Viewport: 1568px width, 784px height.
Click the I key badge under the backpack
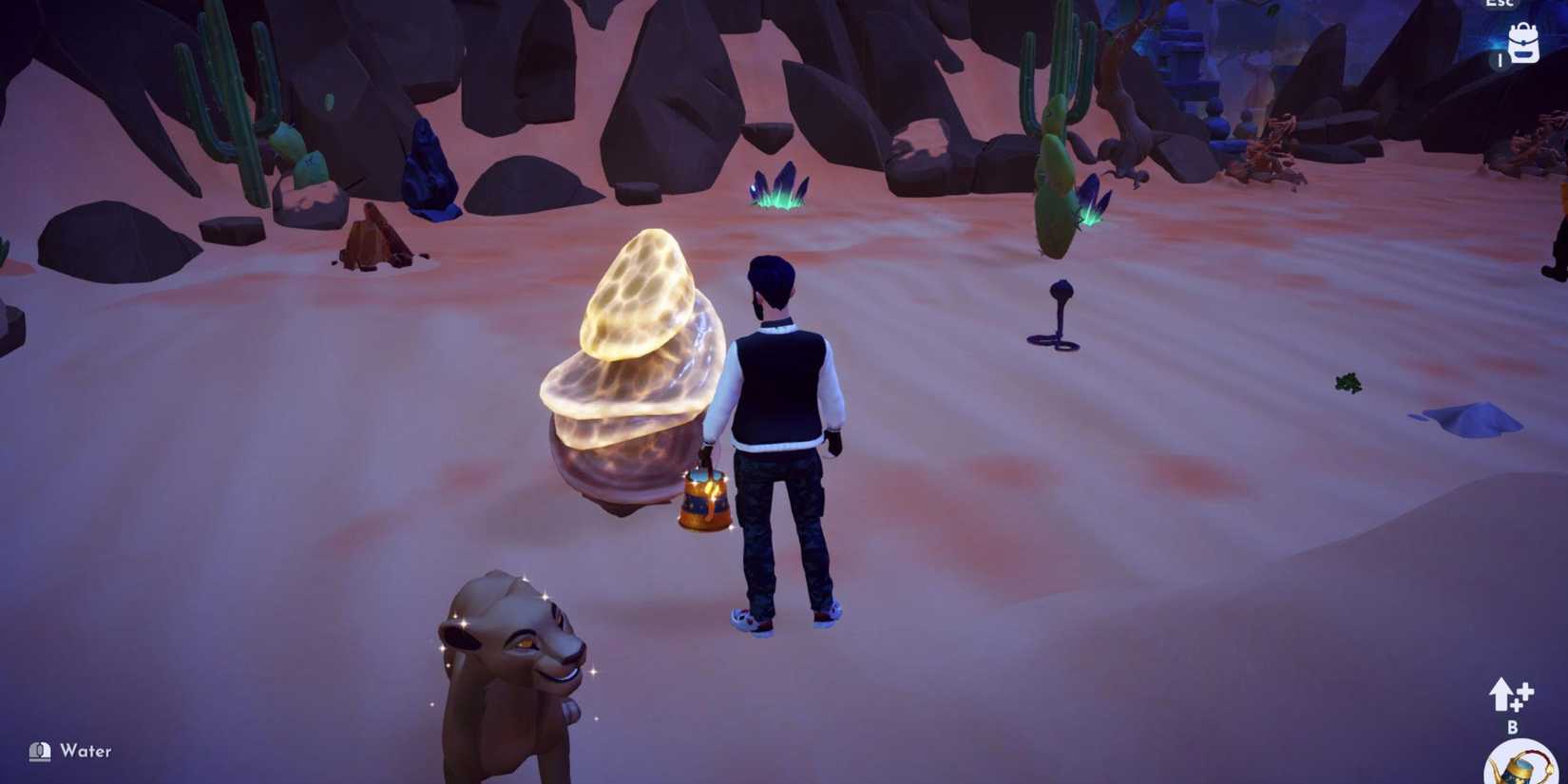[x=1501, y=60]
